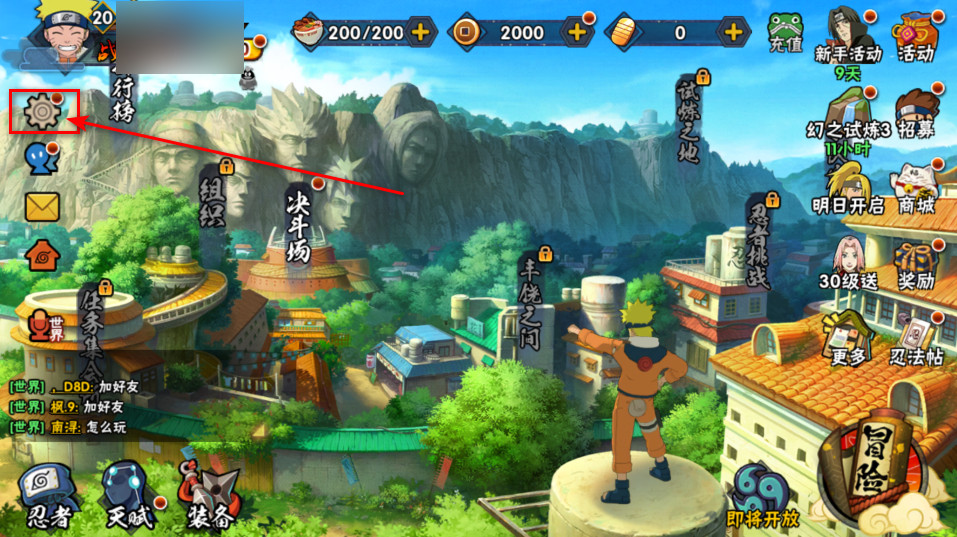Open the 充值 recharge frog icon
The width and height of the screenshot is (957, 537).
tap(785, 33)
